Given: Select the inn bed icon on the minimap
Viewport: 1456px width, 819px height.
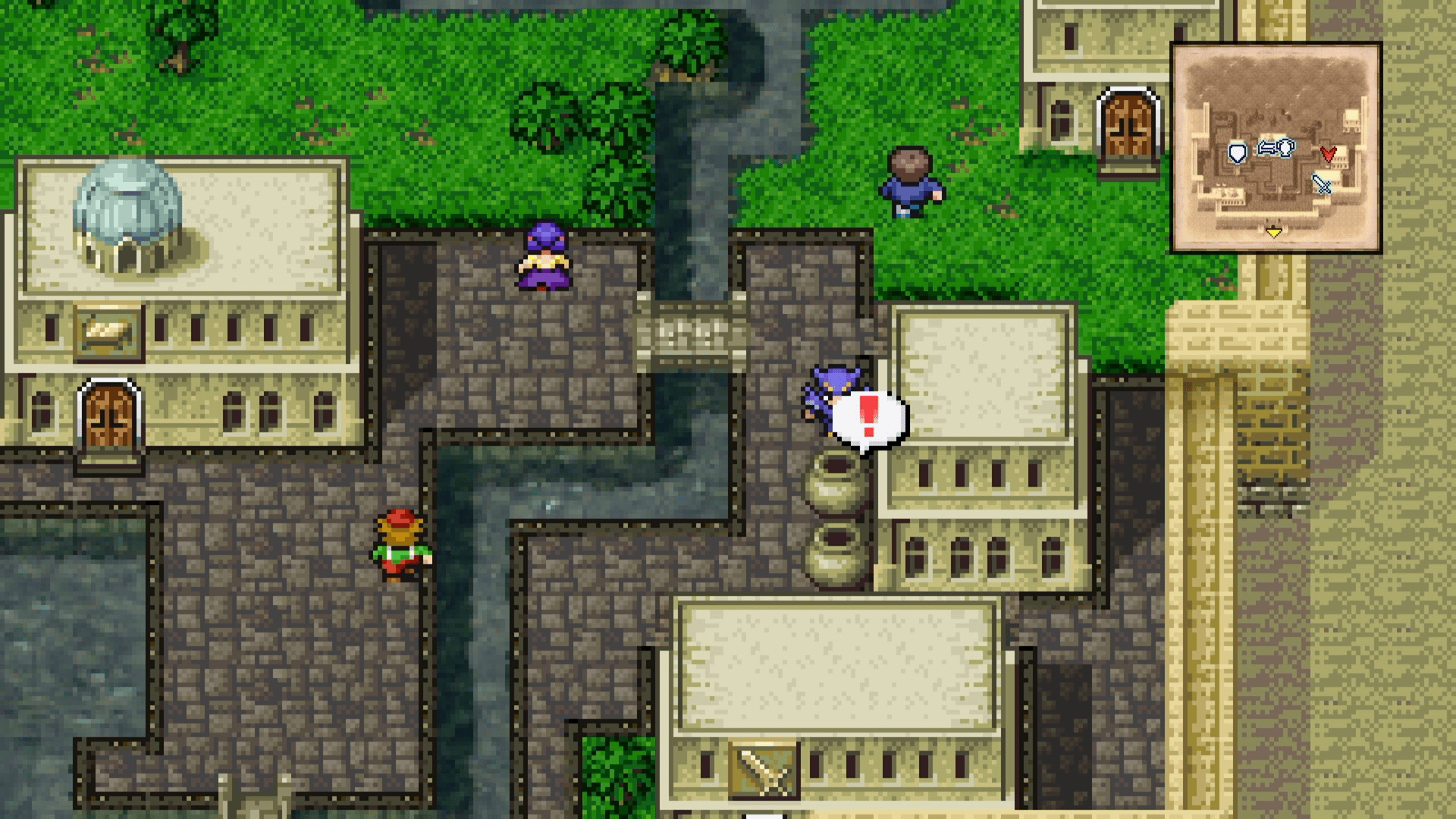Looking at the screenshot, I should (1266, 148).
